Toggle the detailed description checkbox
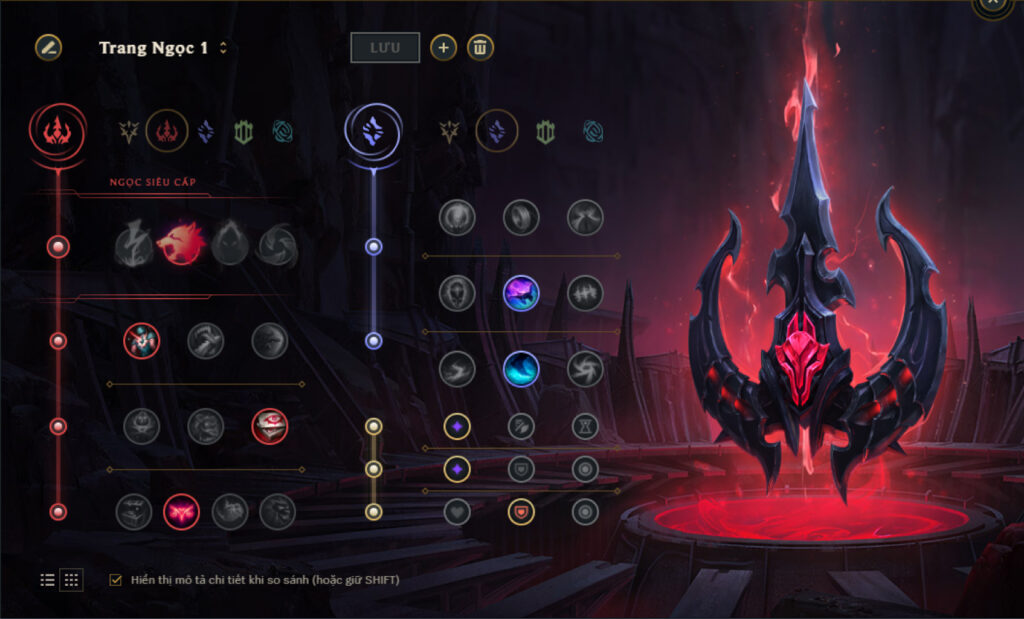This screenshot has width=1024, height=619. pyautogui.click(x=116, y=579)
